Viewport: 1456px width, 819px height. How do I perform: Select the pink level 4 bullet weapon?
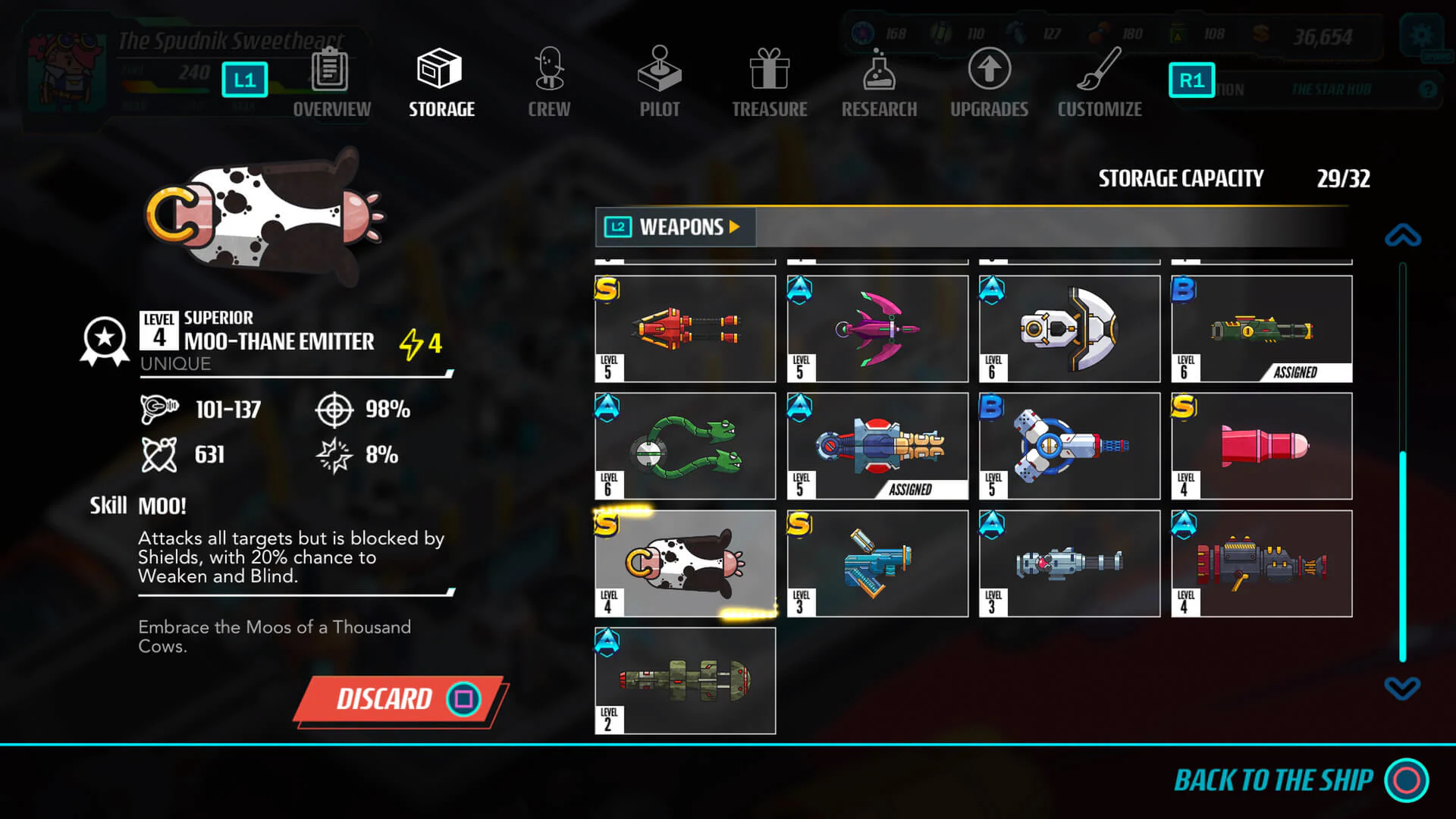point(1261,445)
